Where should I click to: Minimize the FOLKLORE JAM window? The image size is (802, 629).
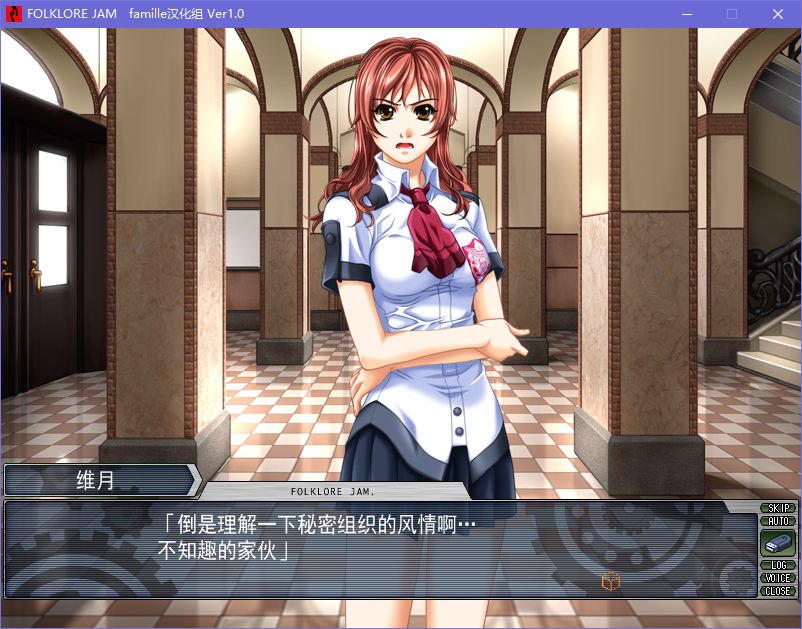click(686, 14)
